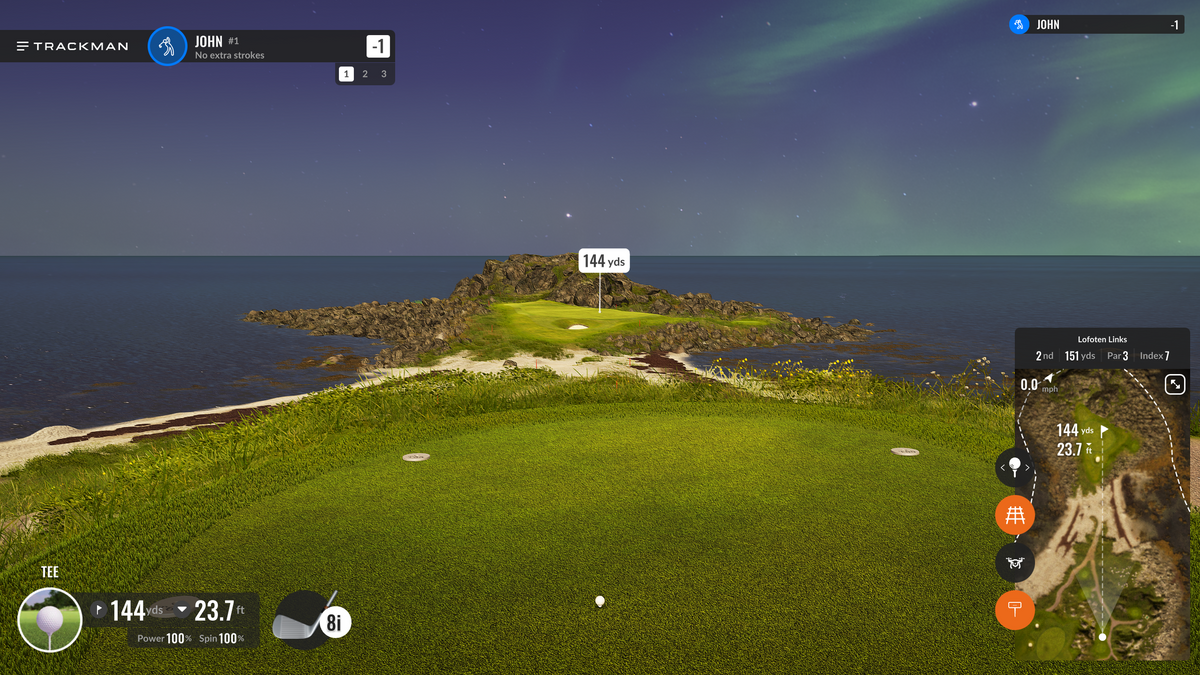Open John's scoreboard entry in the corner
1200x675 pixels.
tap(1097, 25)
